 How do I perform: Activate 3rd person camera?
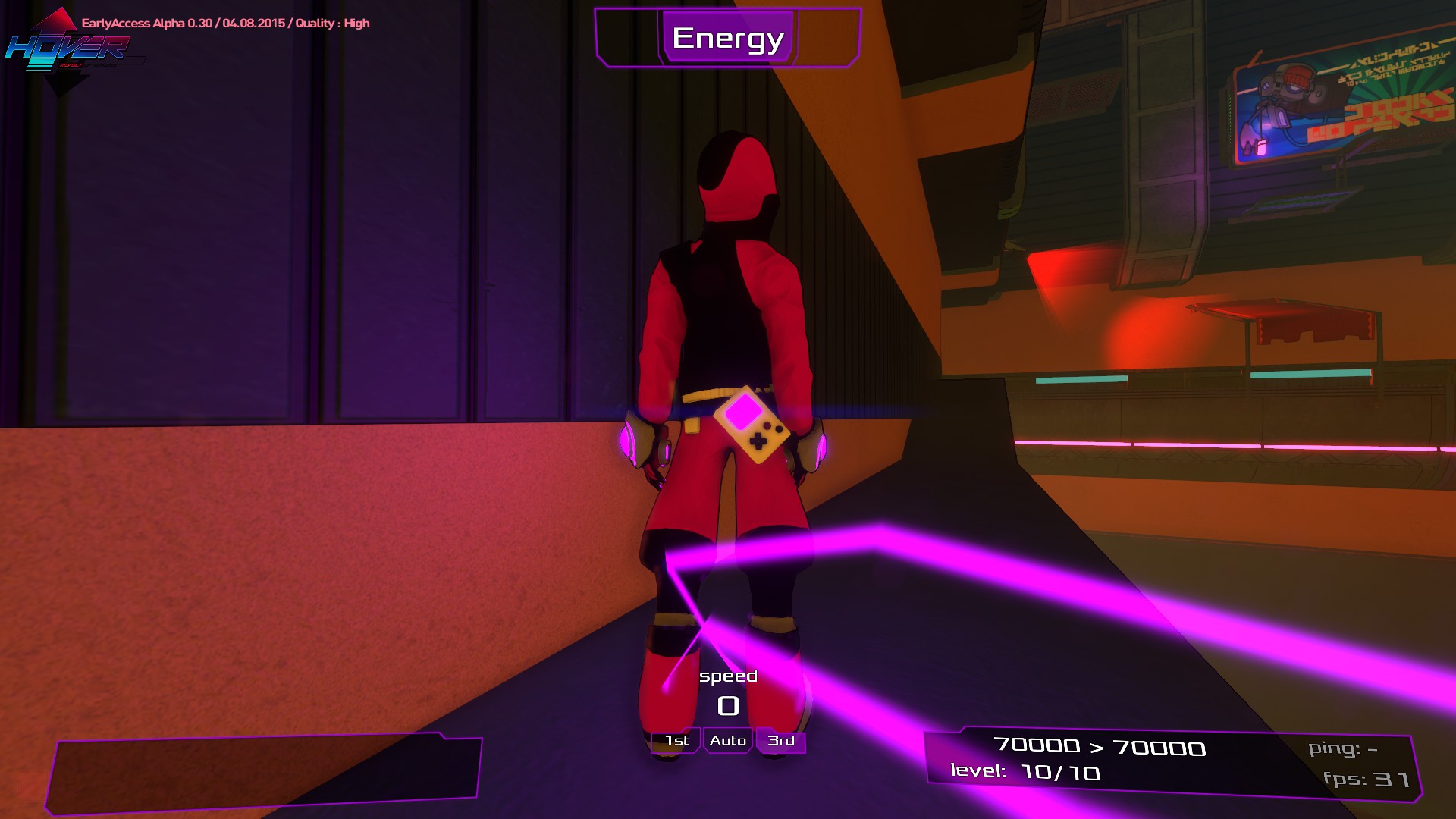pos(780,740)
